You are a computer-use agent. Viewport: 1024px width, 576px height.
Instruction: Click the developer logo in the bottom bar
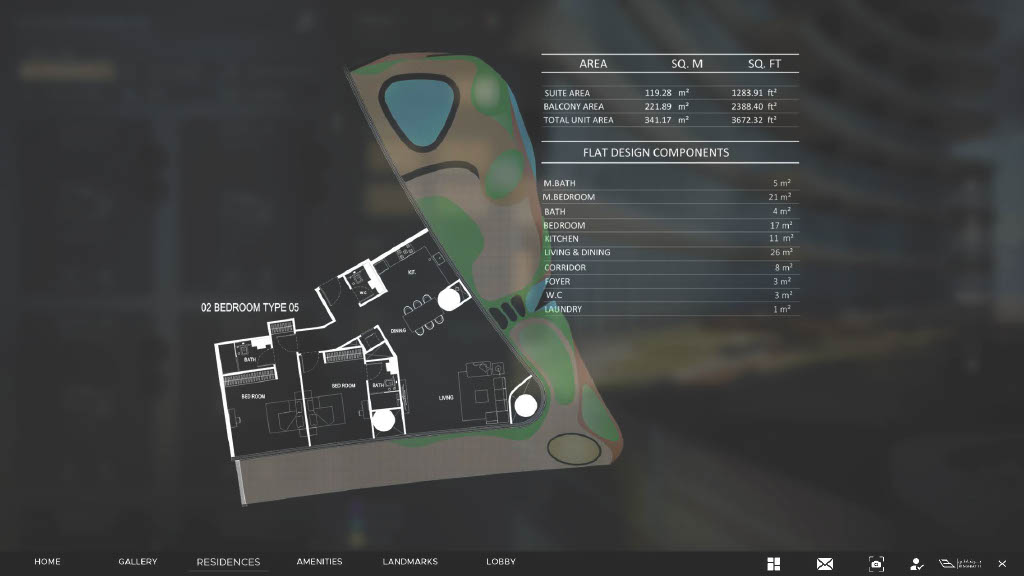(x=960, y=564)
